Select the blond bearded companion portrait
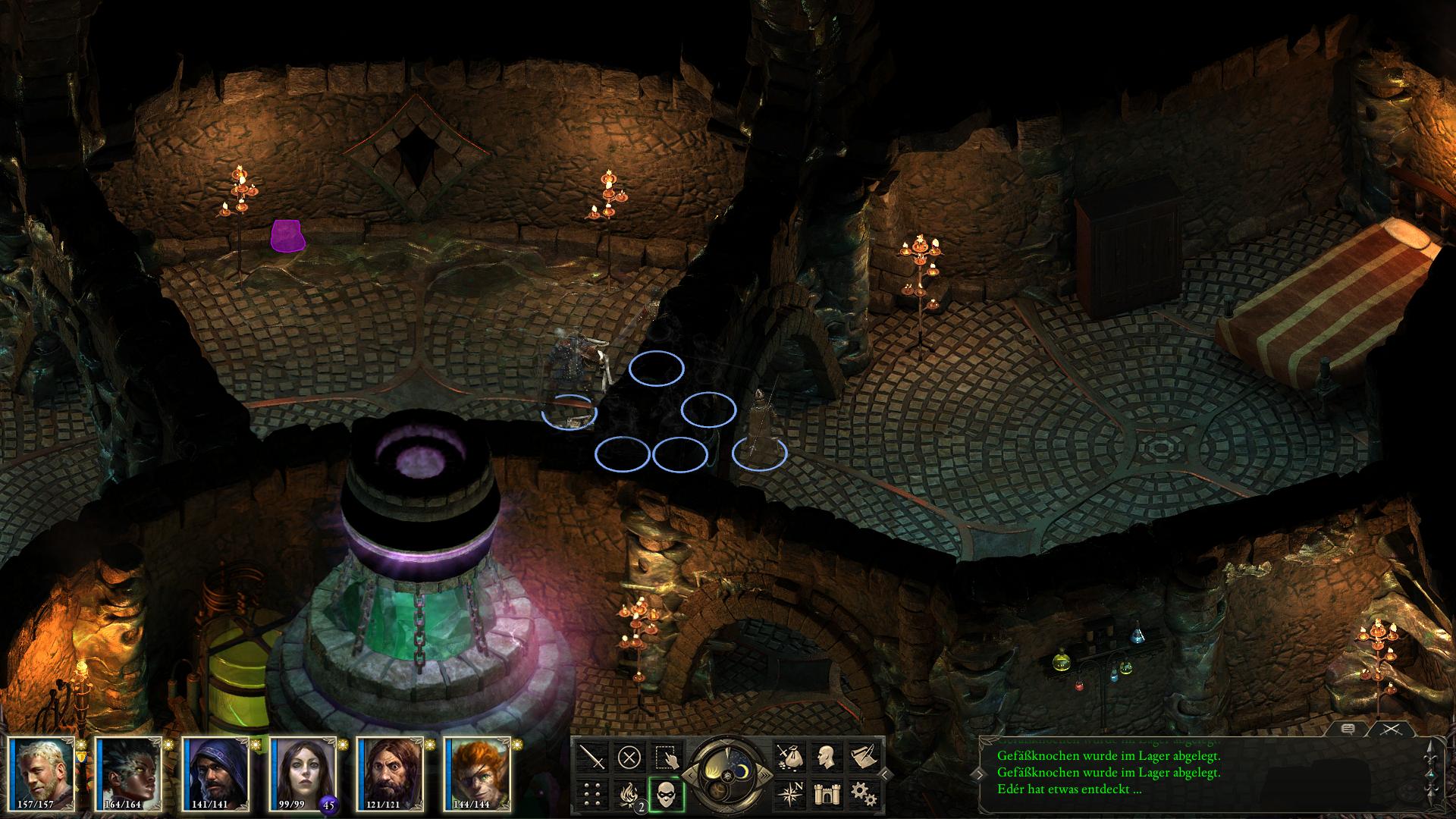The width and height of the screenshot is (1456, 819). (42, 772)
